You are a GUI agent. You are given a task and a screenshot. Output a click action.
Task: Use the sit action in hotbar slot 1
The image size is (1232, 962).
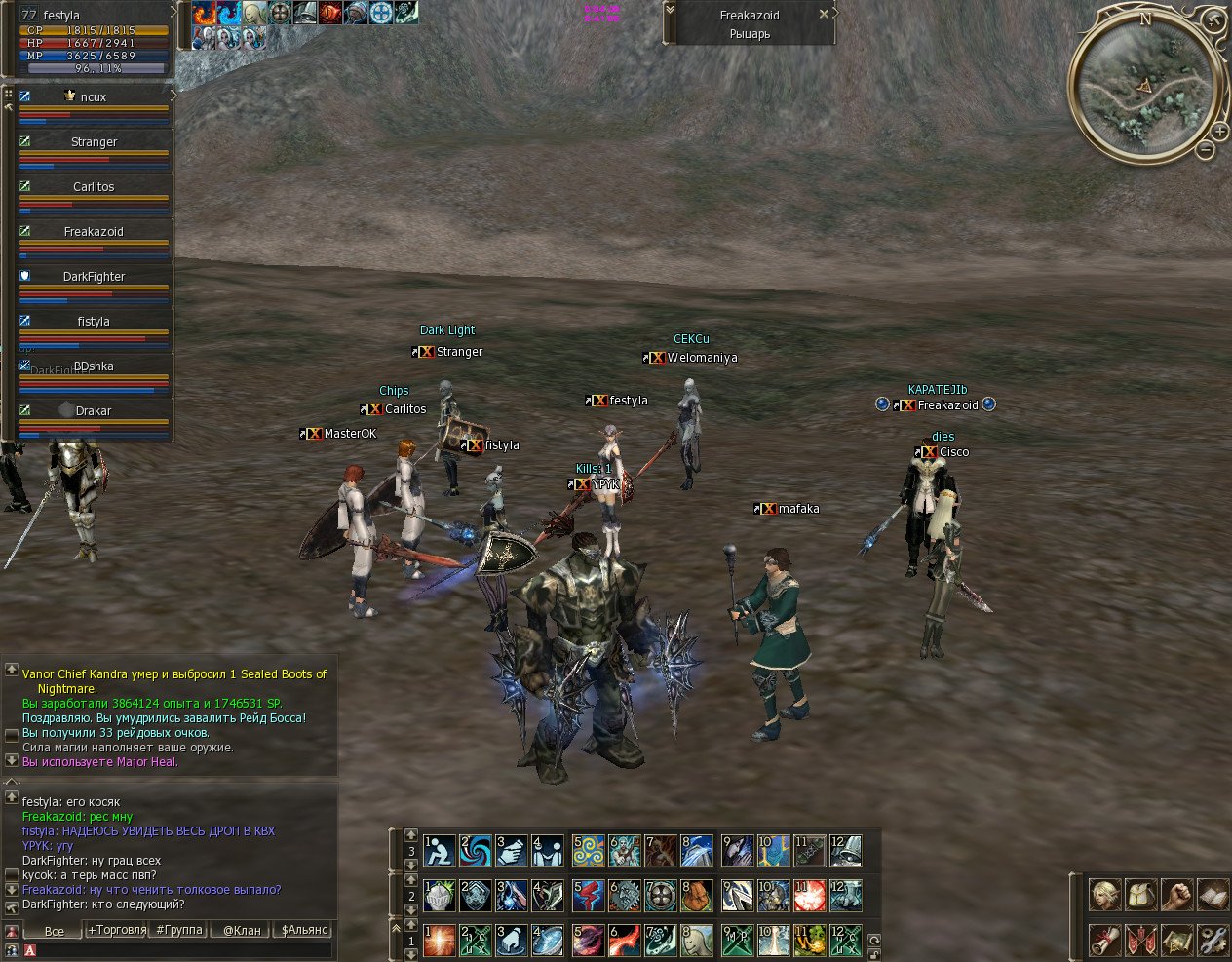[x=439, y=851]
